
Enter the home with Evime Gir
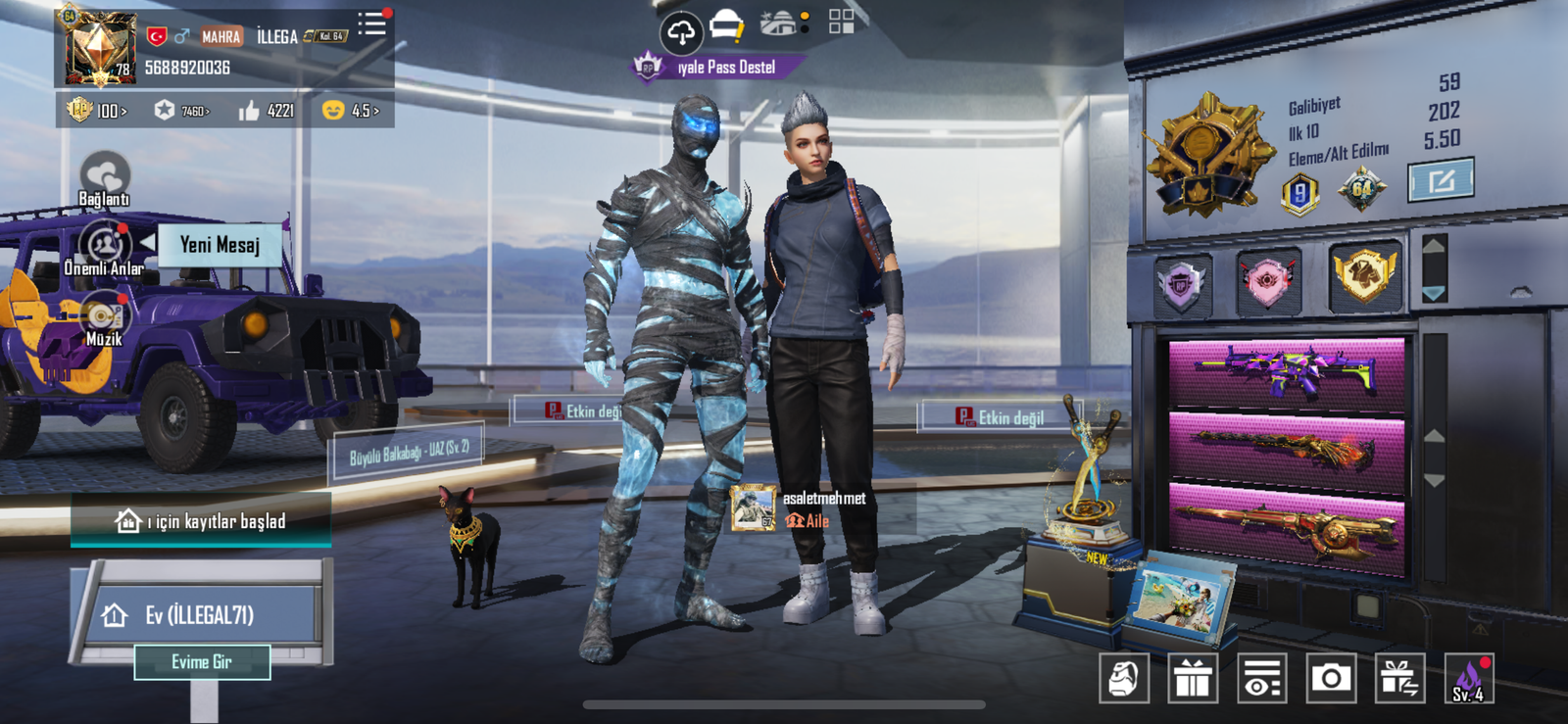click(202, 662)
